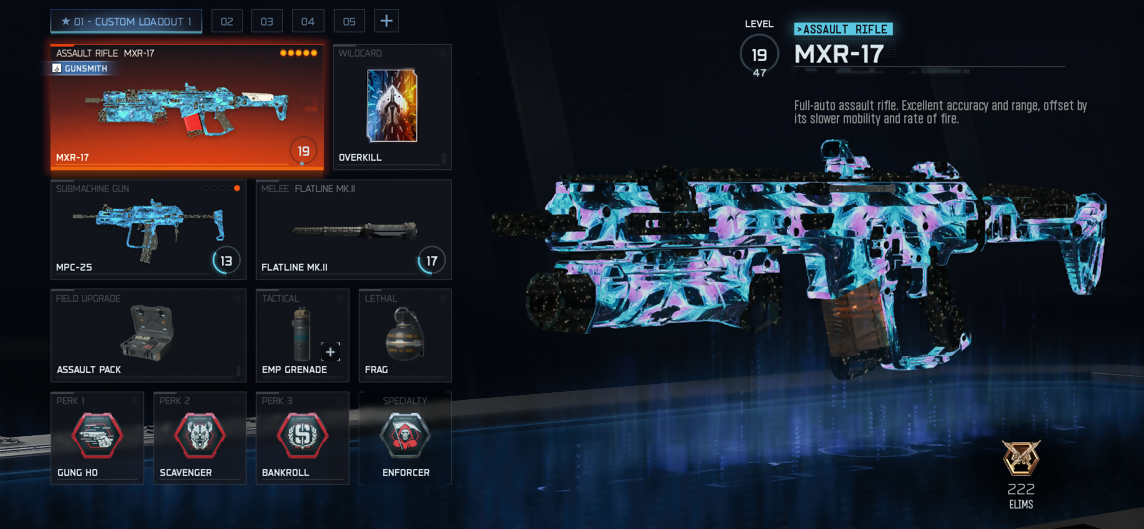This screenshot has height=529, width=1144.
Task: Add a new loadout with the plus button
Action: [386, 21]
